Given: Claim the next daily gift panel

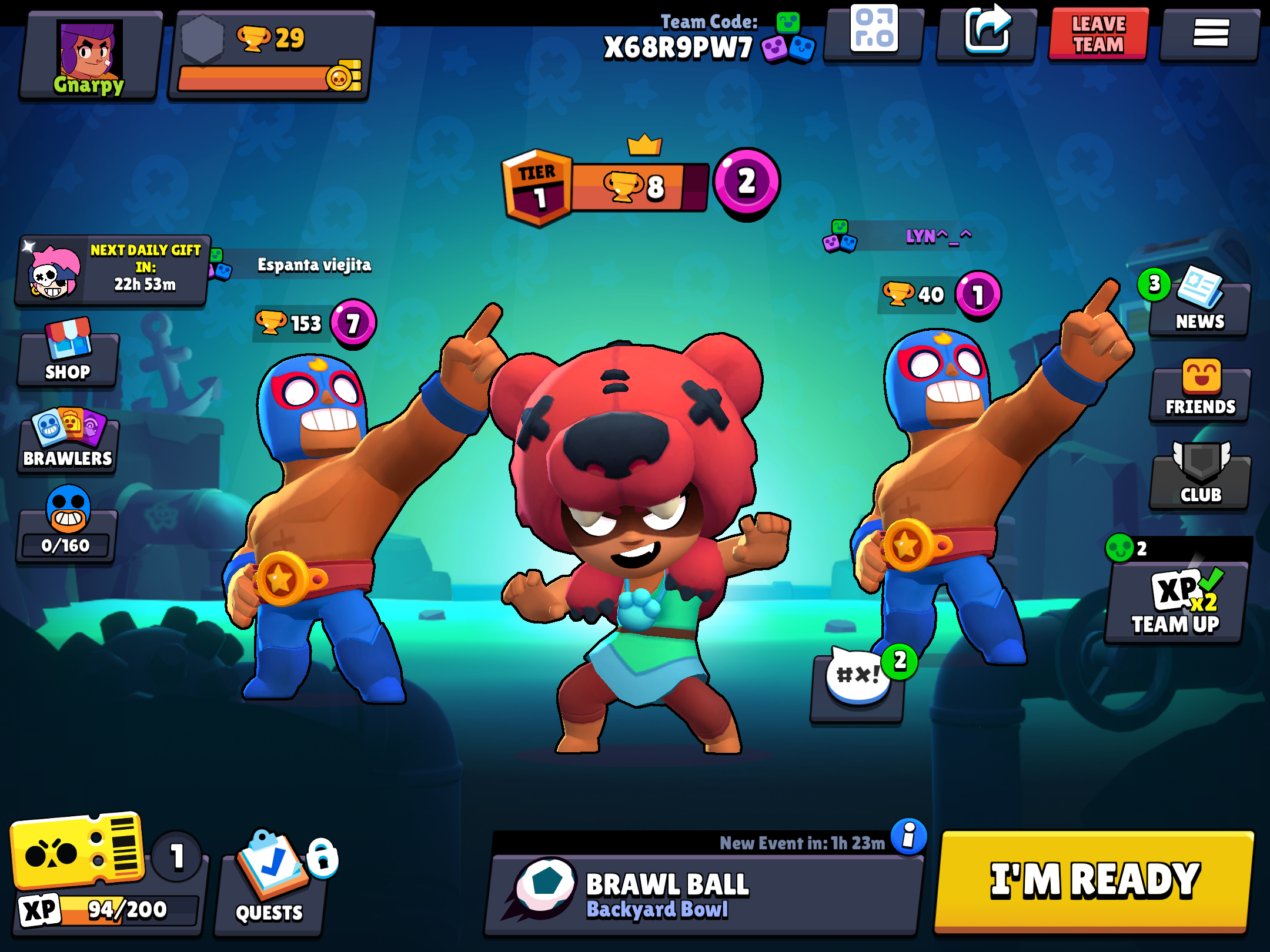Looking at the screenshot, I should [113, 270].
